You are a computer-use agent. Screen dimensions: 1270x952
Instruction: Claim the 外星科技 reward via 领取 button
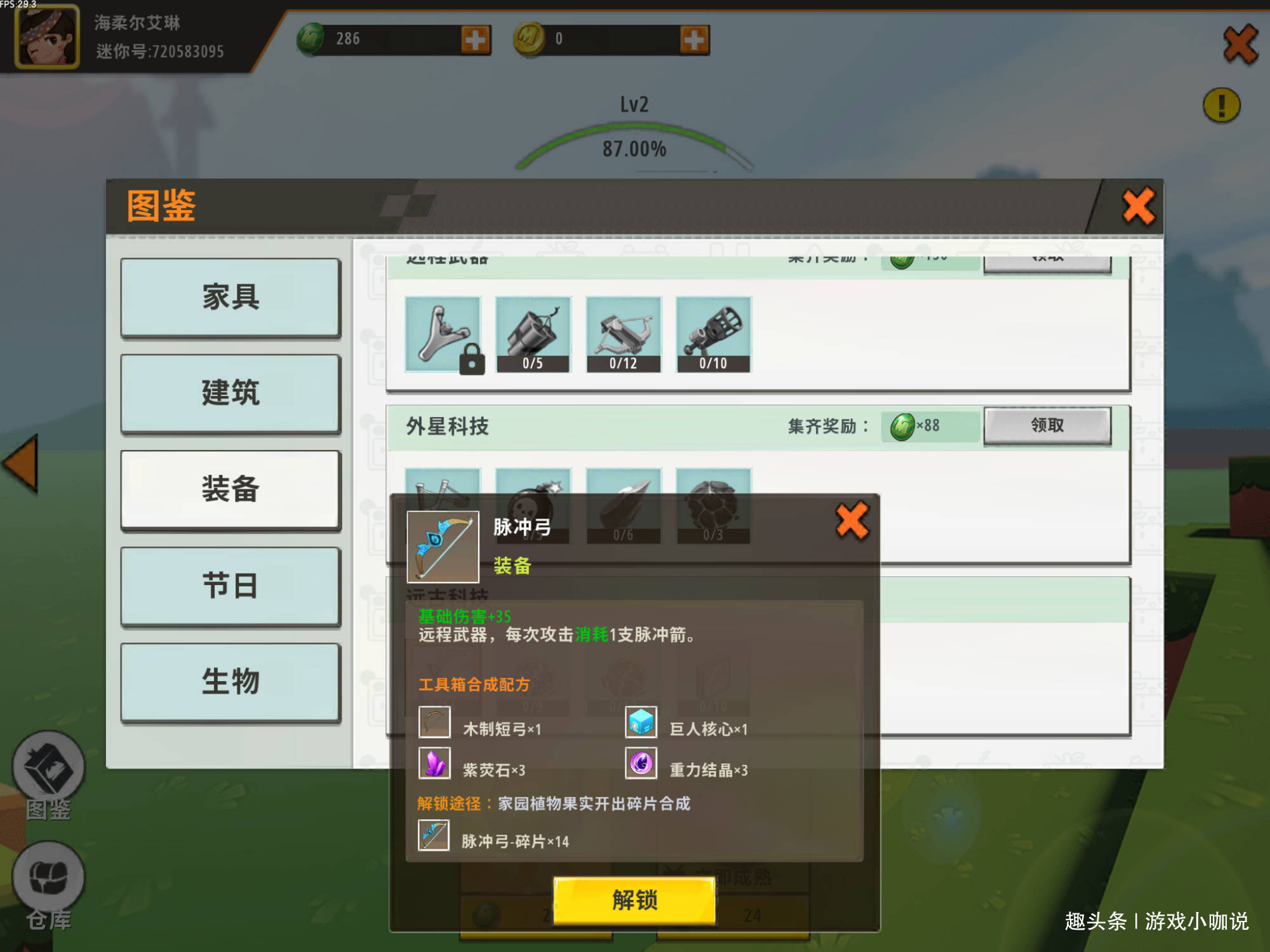coord(1048,426)
